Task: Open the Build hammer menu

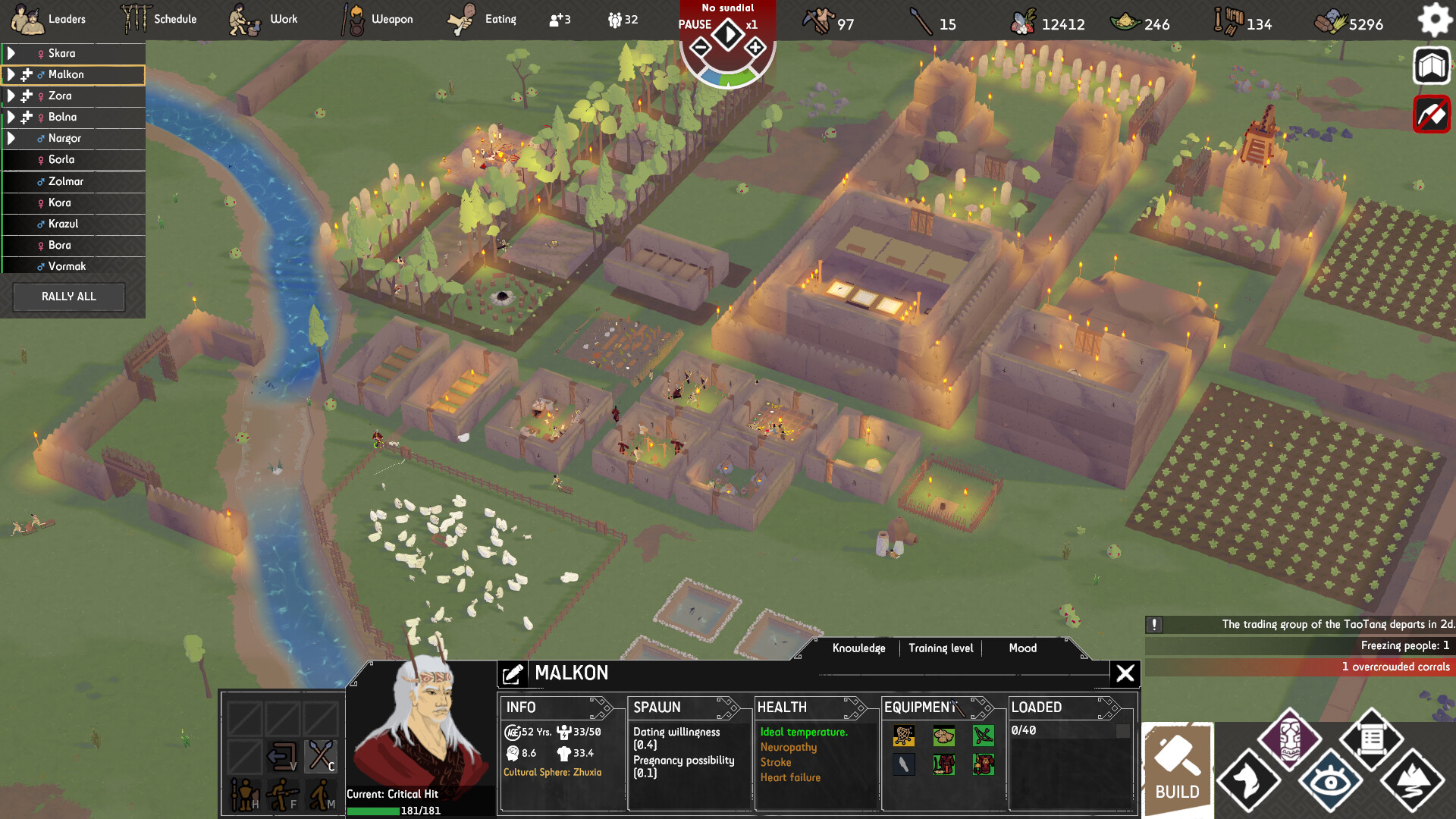Action: pos(1176,768)
